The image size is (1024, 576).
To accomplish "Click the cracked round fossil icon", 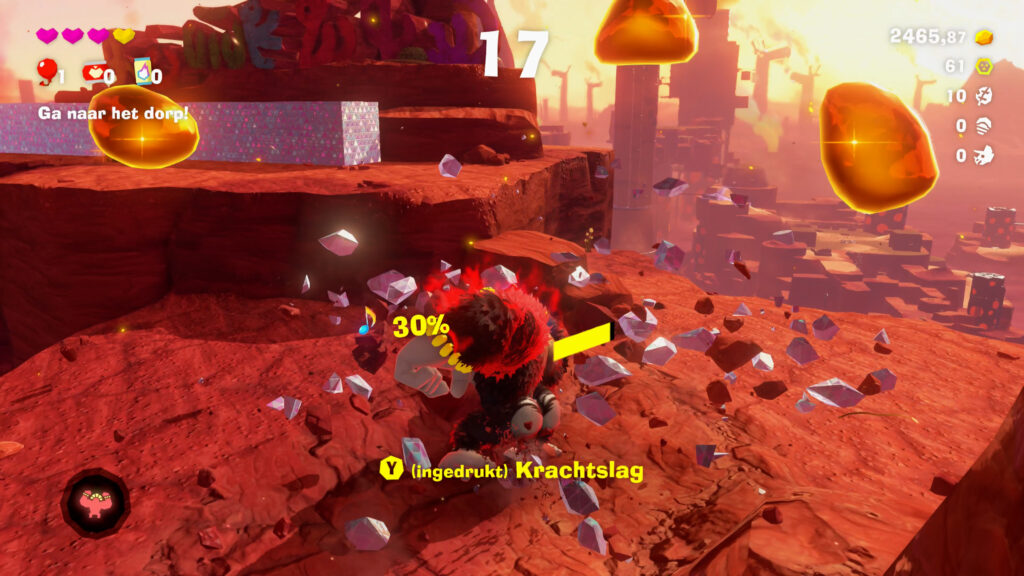I will pyautogui.click(x=985, y=96).
